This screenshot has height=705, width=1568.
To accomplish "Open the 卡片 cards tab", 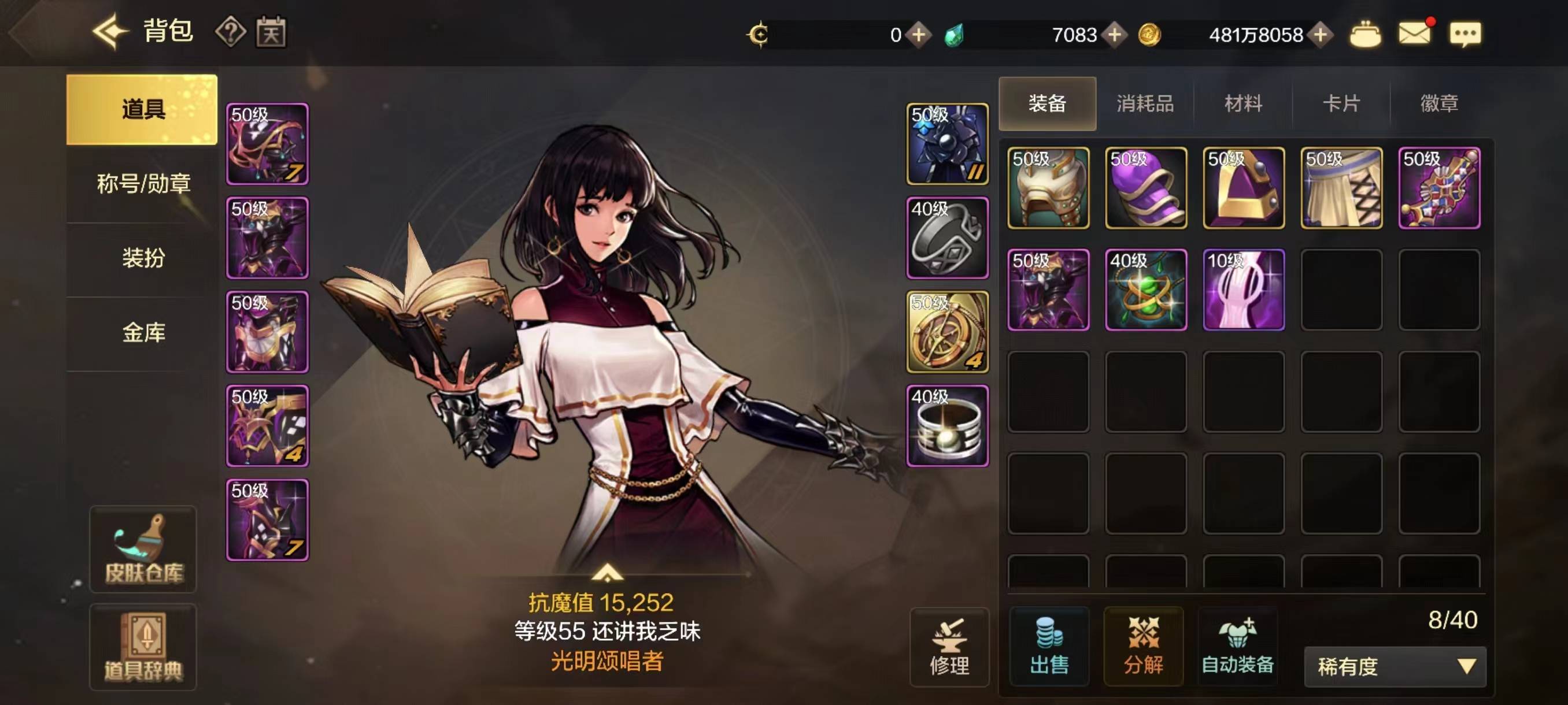I will click(1340, 103).
